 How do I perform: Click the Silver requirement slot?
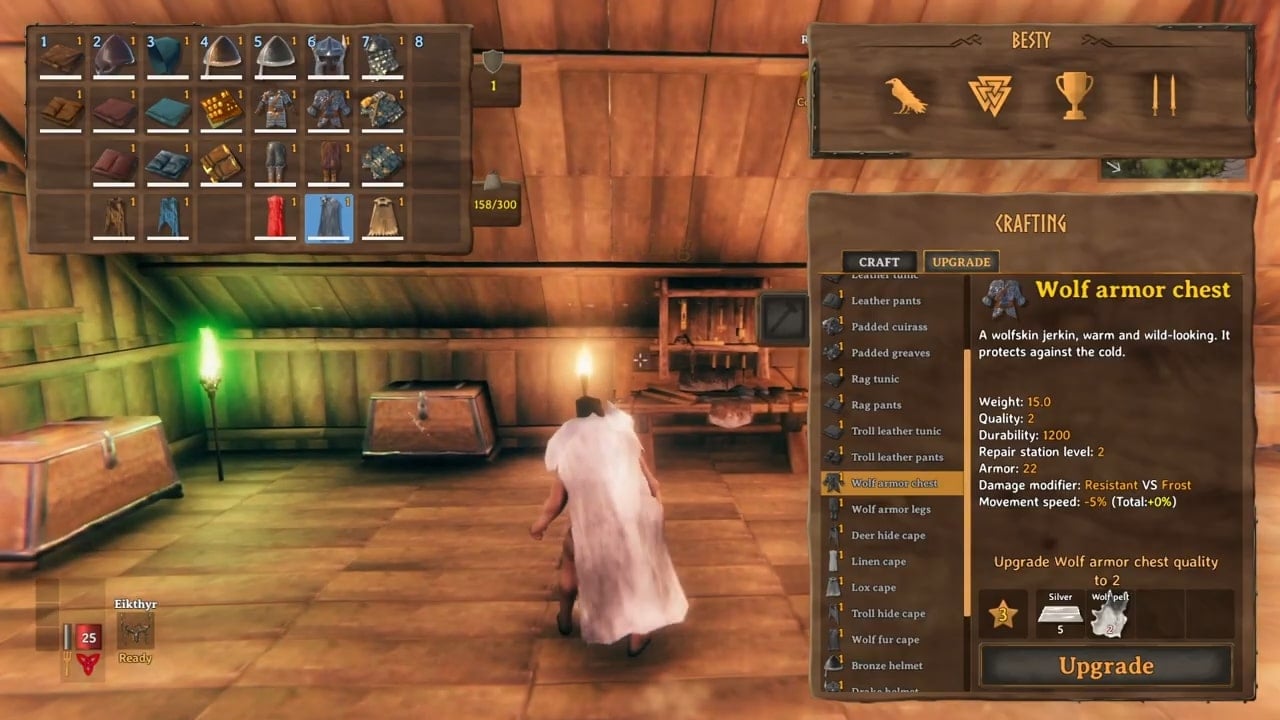point(1060,614)
